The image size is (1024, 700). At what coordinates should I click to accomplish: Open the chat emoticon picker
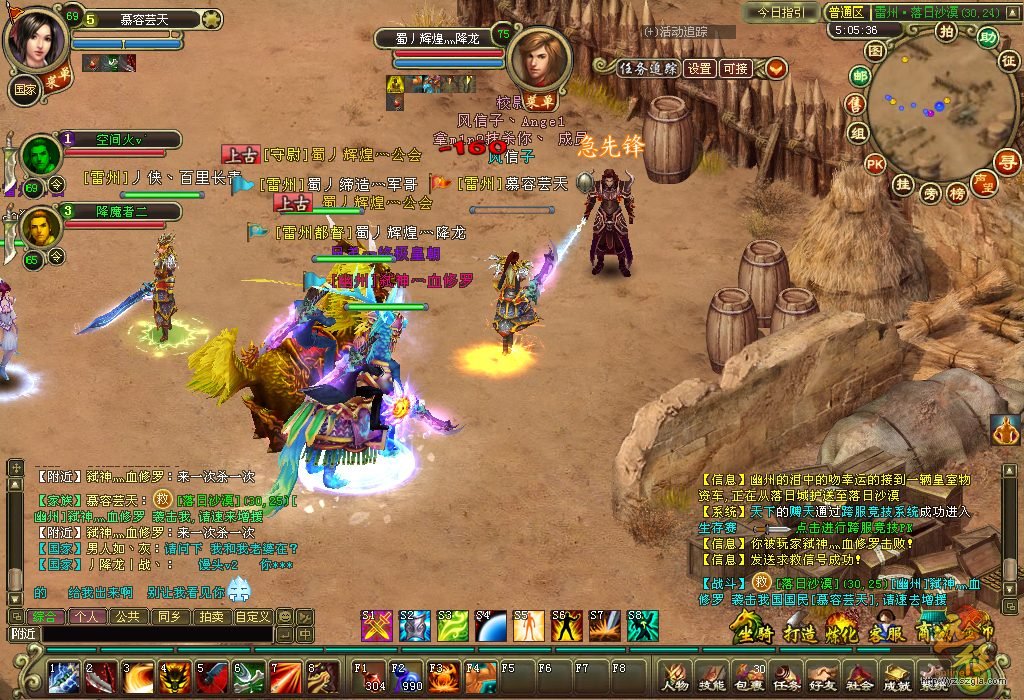pyautogui.click(x=284, y=616)
